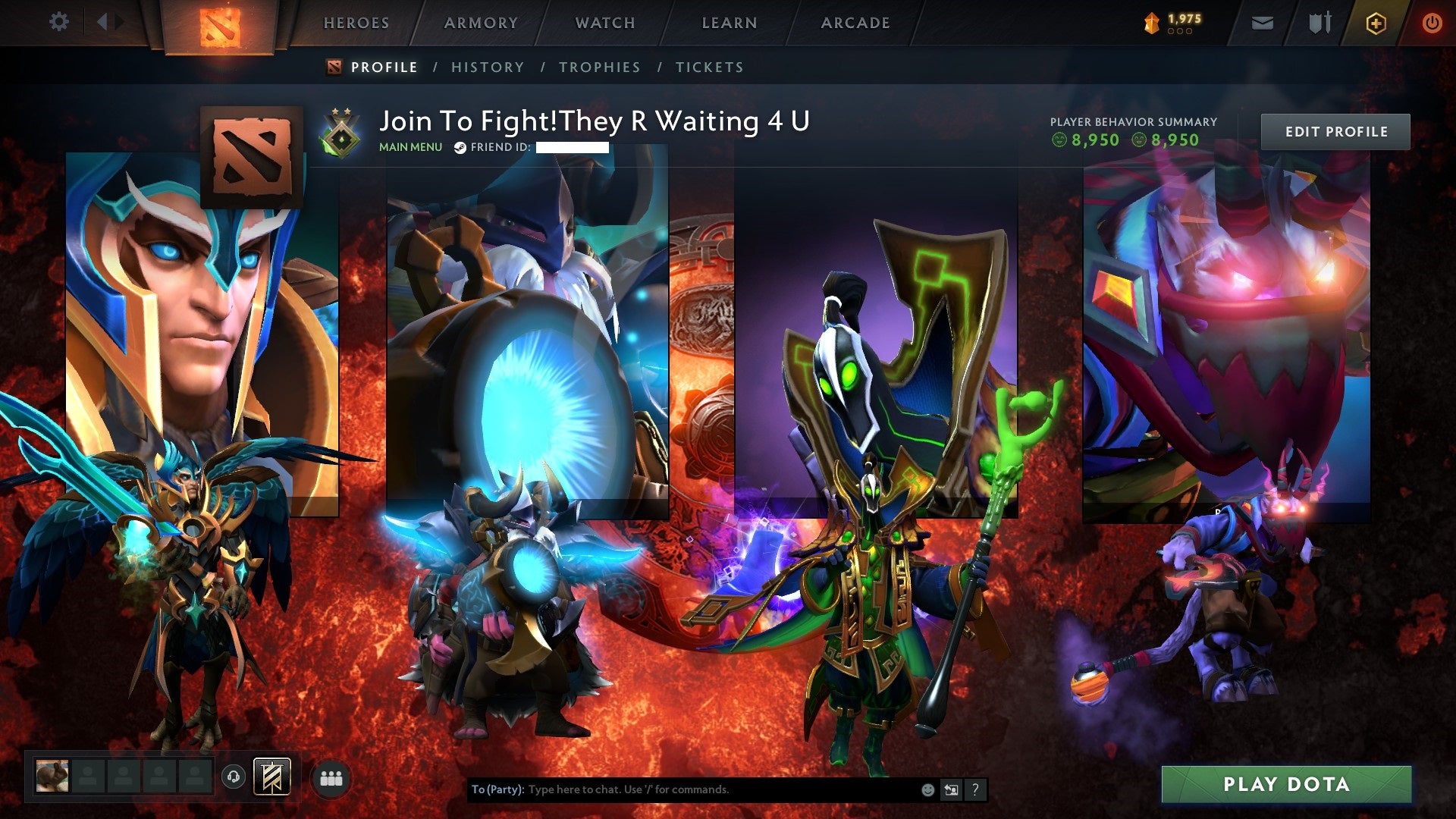Viewport: 1456px width, 819px height.
Task: Click the EDIT PROFILE button
Action: (1336, 130)
